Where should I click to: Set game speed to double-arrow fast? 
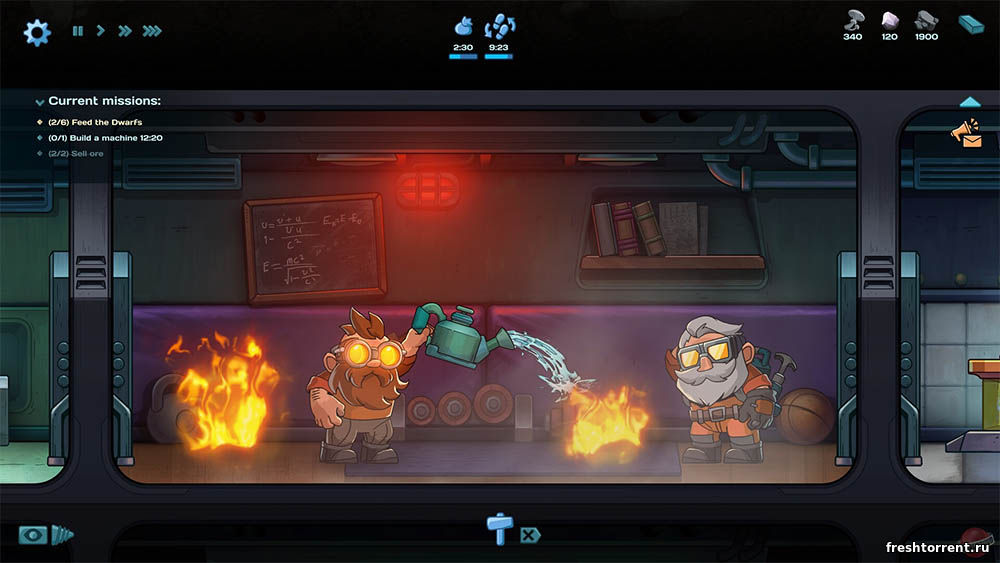coord(125,31)
